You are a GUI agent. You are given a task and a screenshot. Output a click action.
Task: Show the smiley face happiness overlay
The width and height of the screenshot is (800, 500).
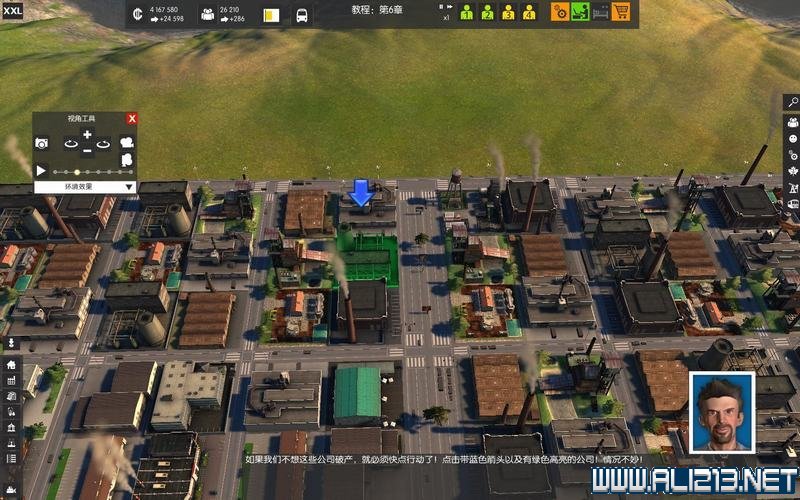pyautogui.click(x=792, y=140)
